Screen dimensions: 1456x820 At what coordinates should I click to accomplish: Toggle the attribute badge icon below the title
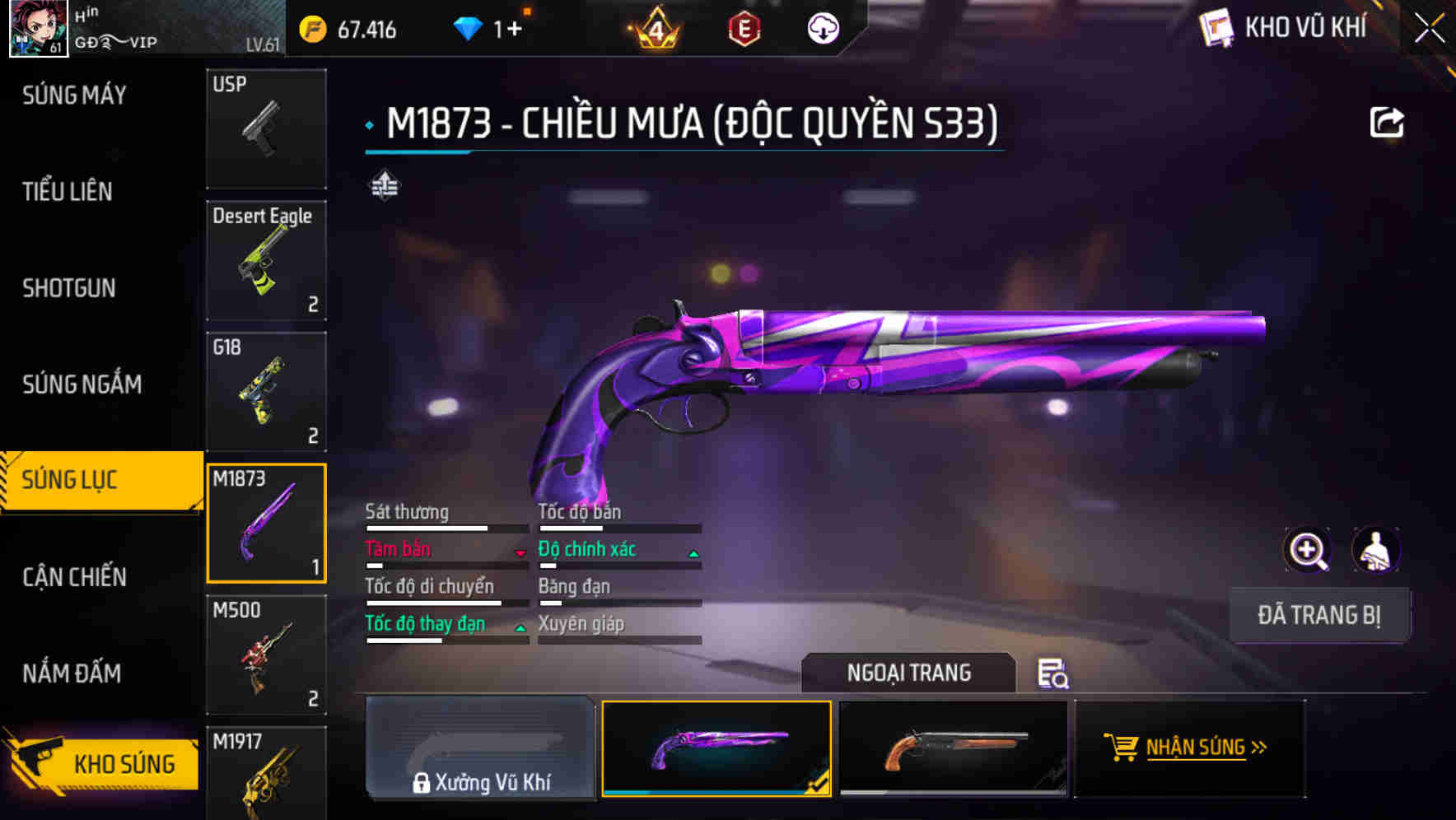(384, 184)
